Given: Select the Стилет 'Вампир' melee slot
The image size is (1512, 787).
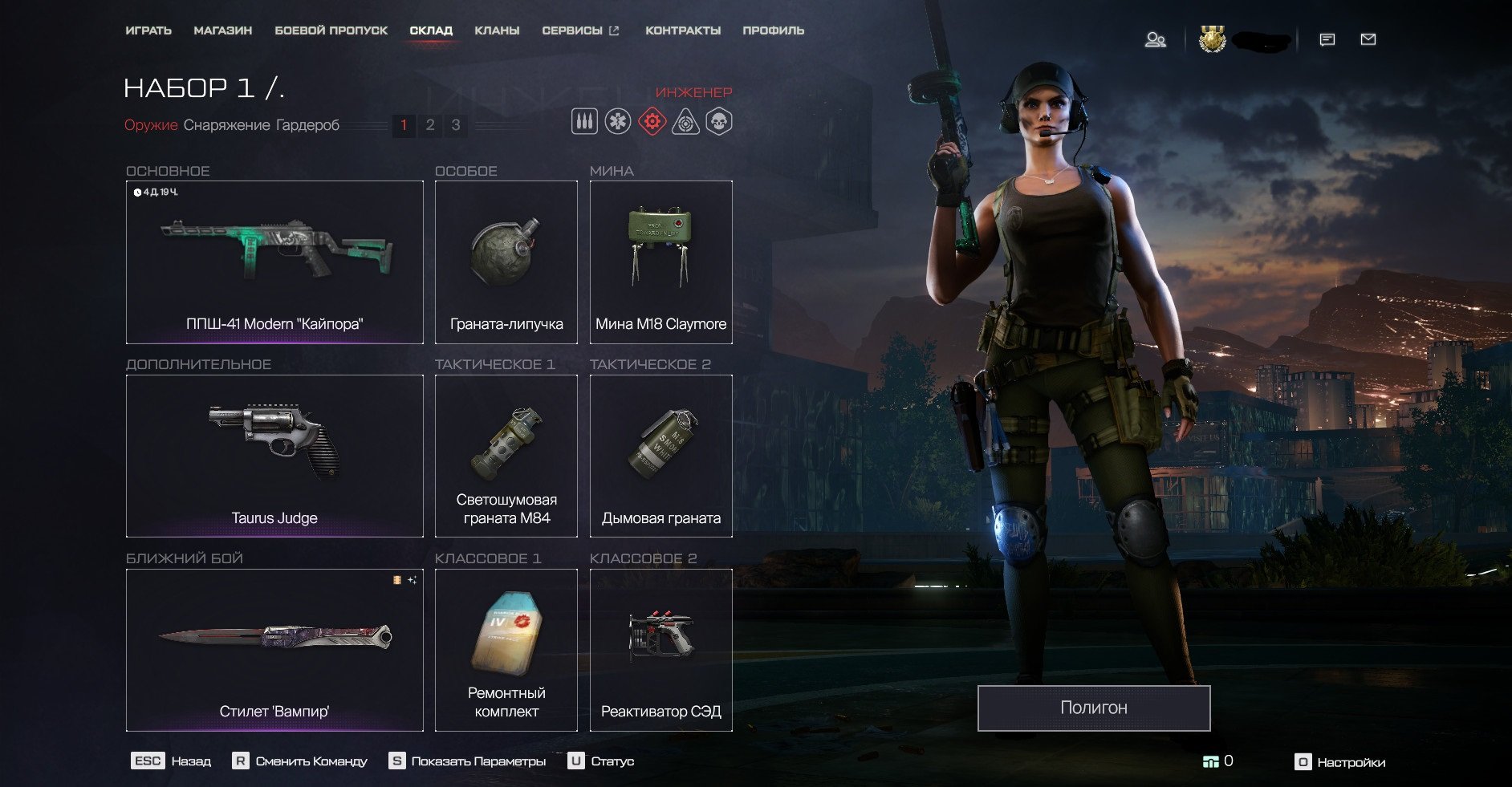Looking at the screenshot, I should click(274, 650).
